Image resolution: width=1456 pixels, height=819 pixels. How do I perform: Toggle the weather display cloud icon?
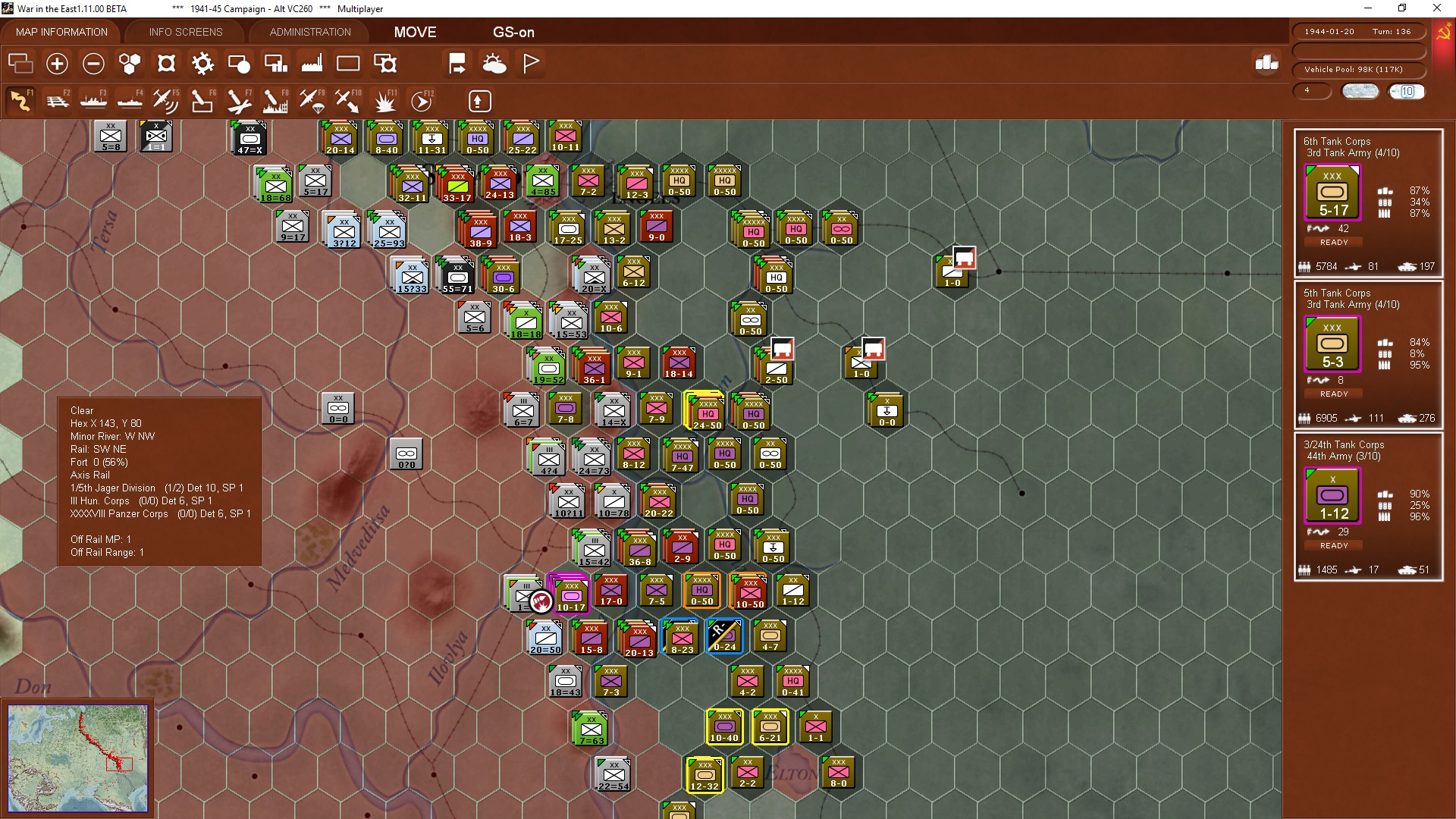[495, 64]
